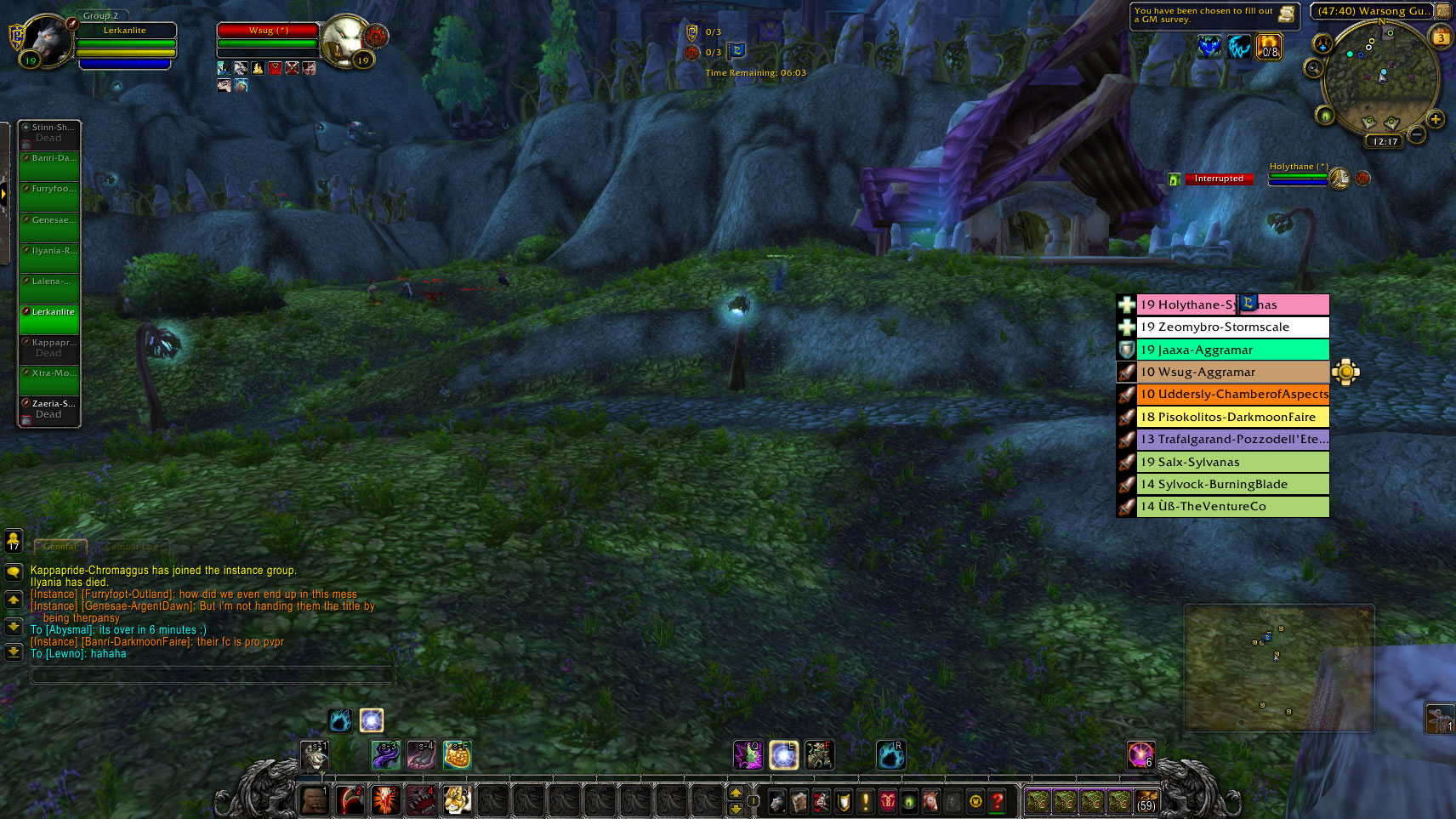Screen dimensions: 1456x819
Task: Switch to the General chat tab
Action: (60, 547)
